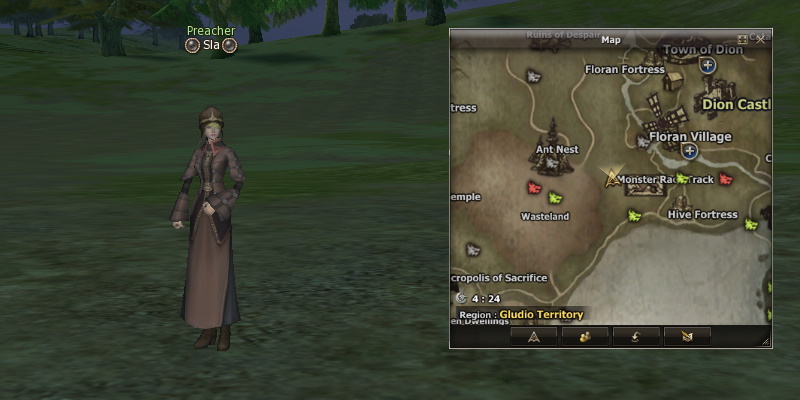Center map on my location button
The height and width of the screenshot is (400, 800).
coord(534,336)
